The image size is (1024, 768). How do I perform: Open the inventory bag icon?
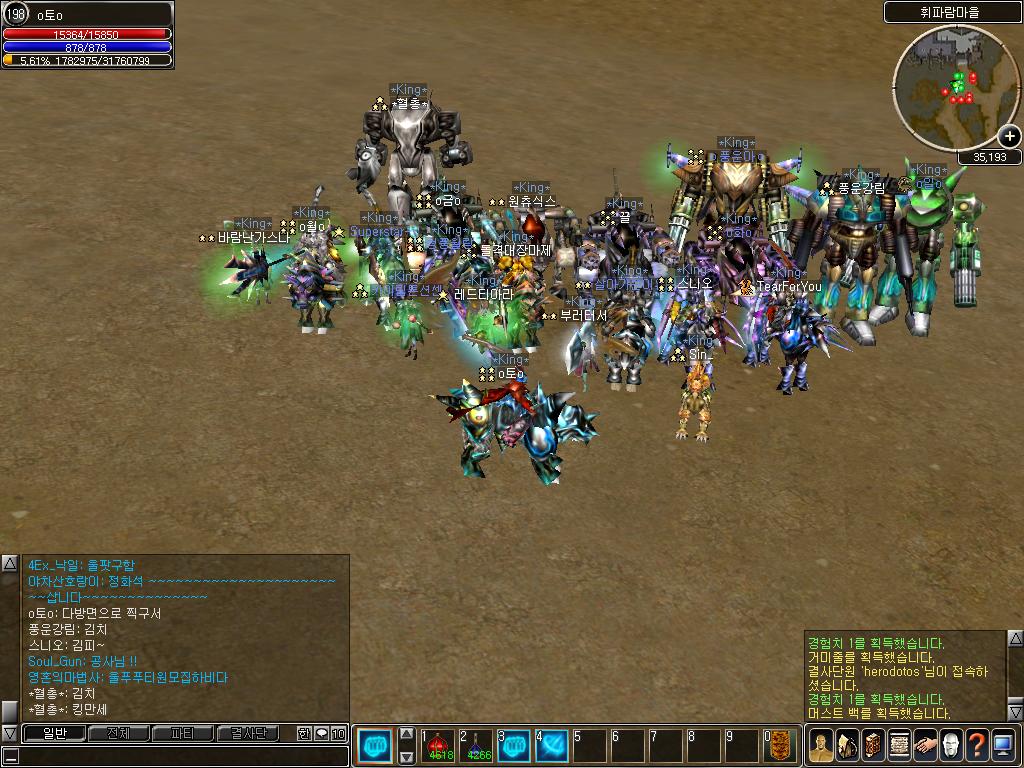847,746
